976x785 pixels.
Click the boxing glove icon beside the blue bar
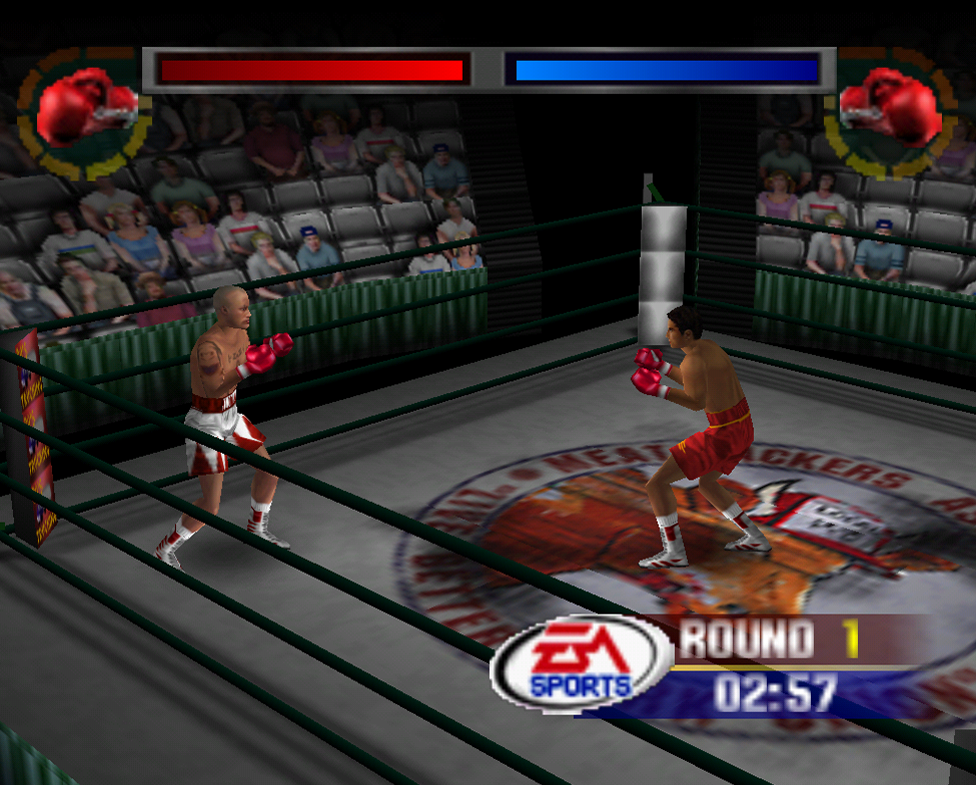(x=890, y=105)
